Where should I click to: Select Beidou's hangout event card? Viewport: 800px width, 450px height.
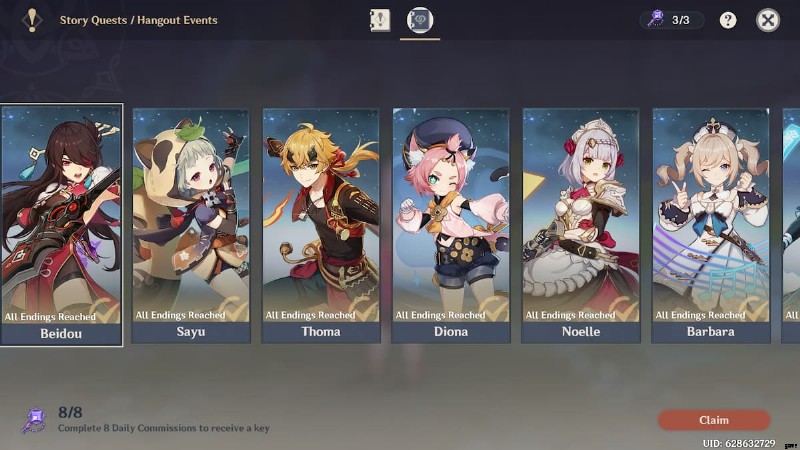pyautogui.click(x=62, y=225)
